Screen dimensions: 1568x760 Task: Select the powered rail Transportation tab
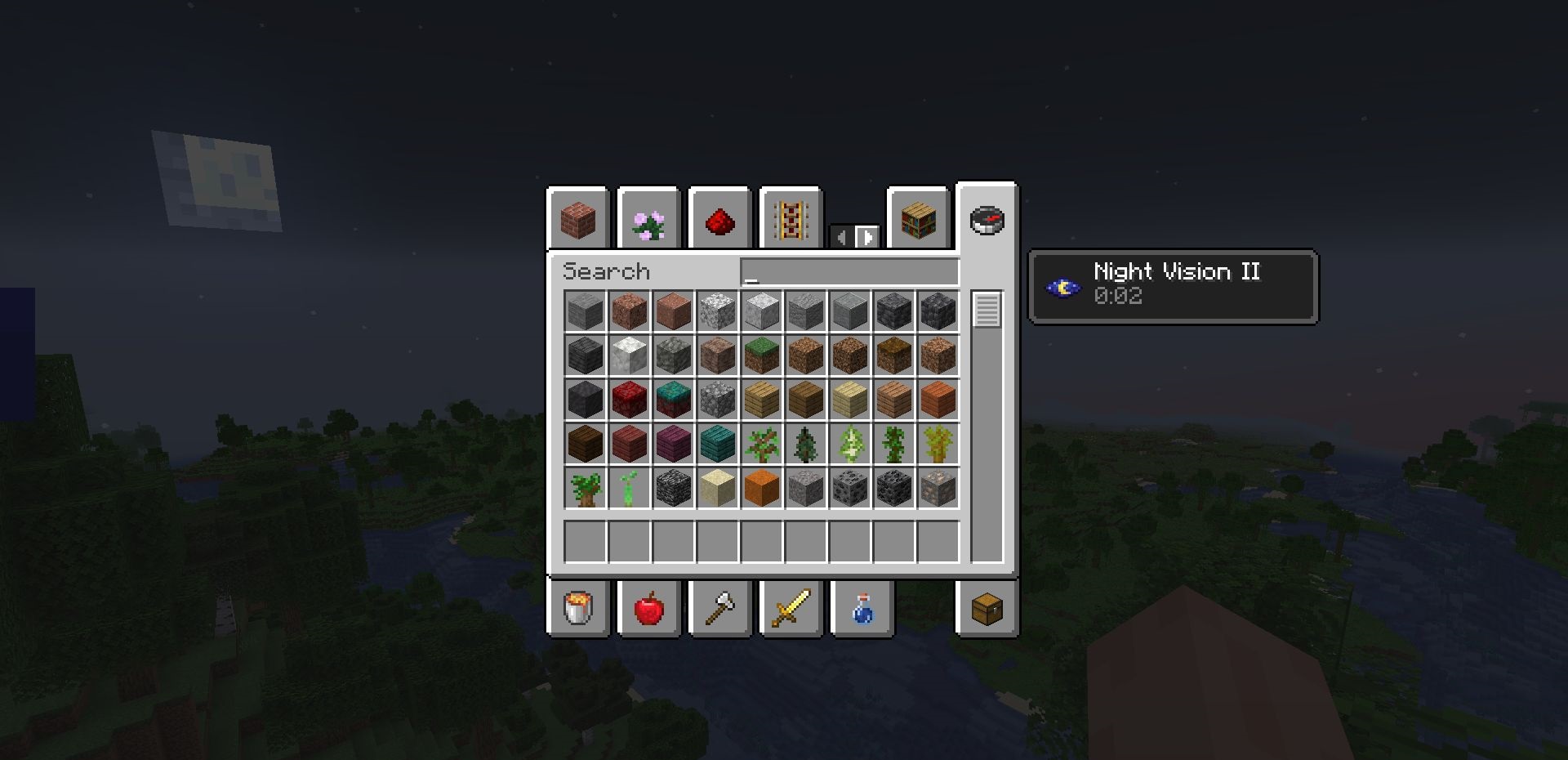790,220
